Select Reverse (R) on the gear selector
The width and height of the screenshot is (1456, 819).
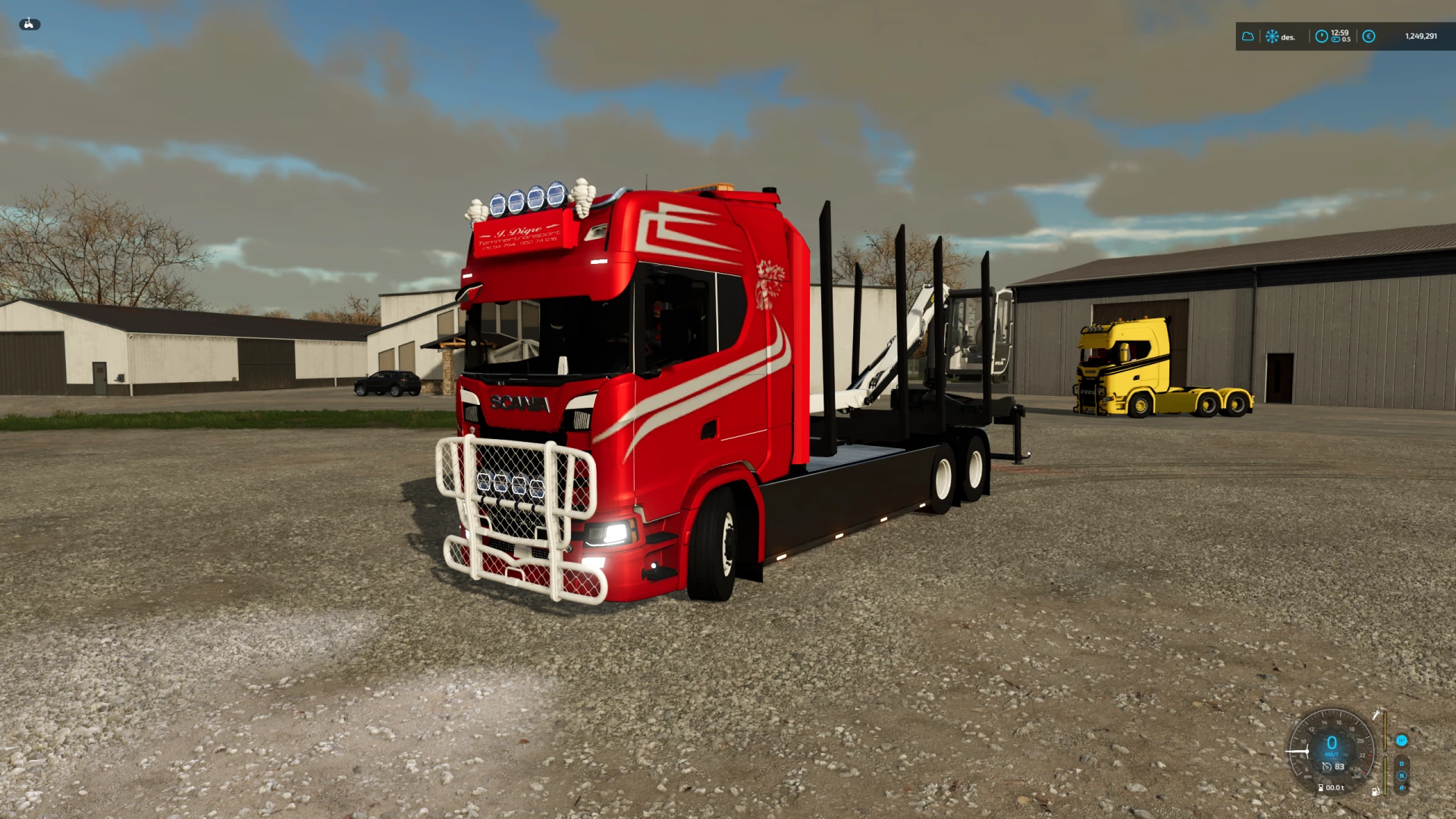tap(1401, 787)
